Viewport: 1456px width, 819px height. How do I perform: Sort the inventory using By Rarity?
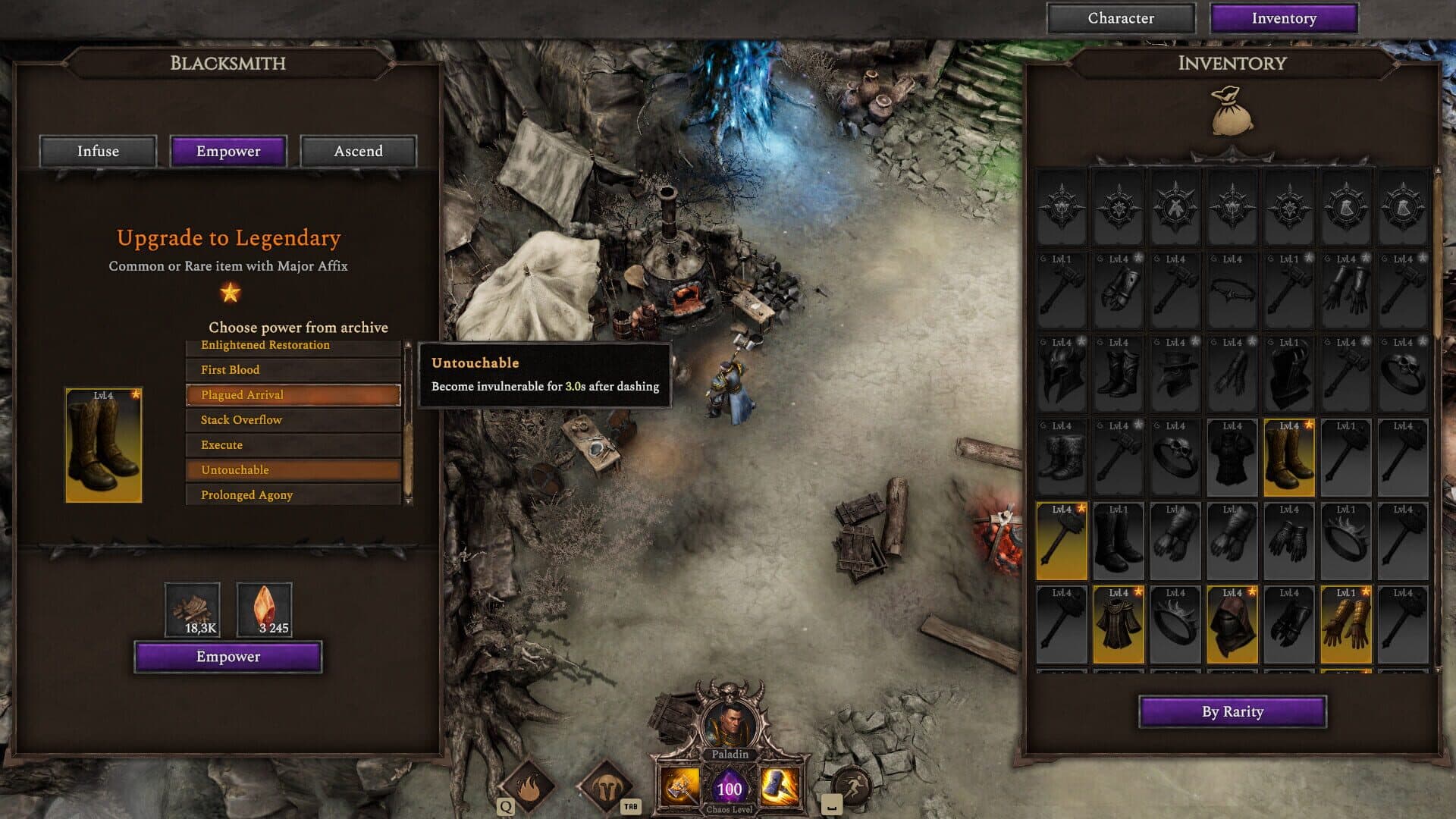1232,711
